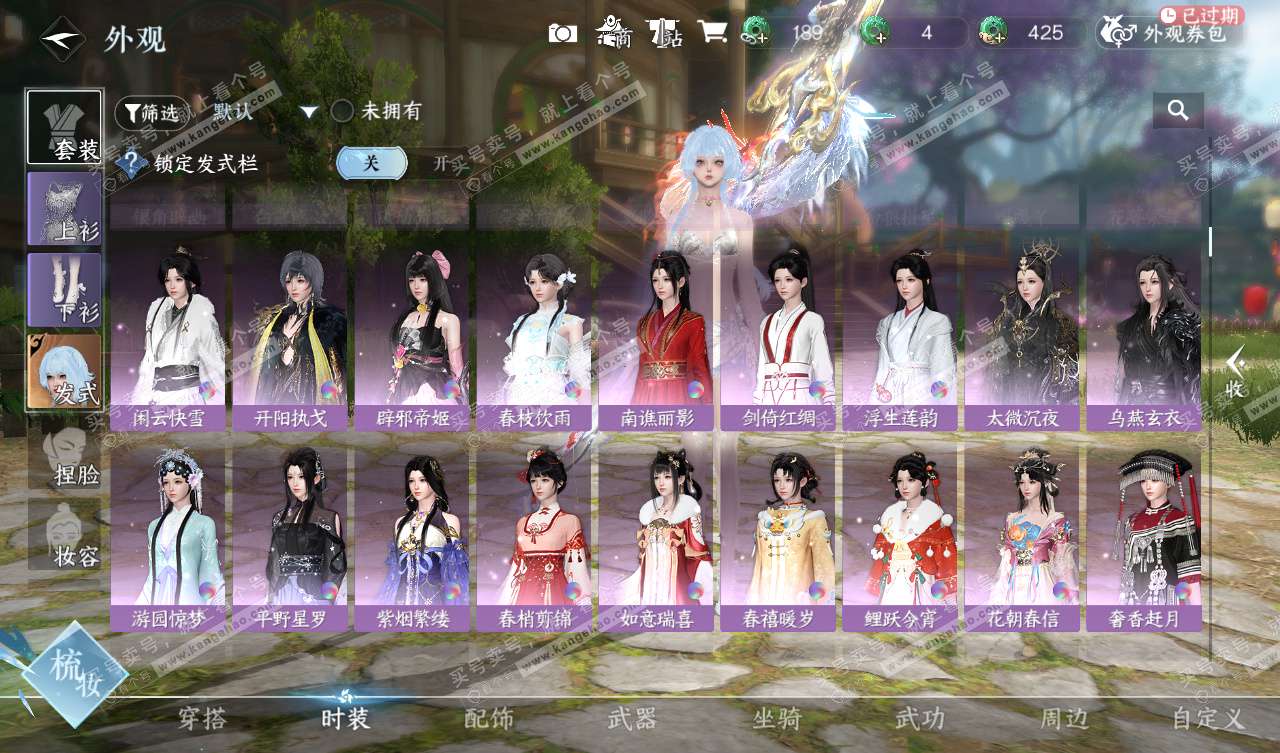Collapse the panel with 收 arrow
This screenshot has width=1280, height=753.
[1236, 372]
